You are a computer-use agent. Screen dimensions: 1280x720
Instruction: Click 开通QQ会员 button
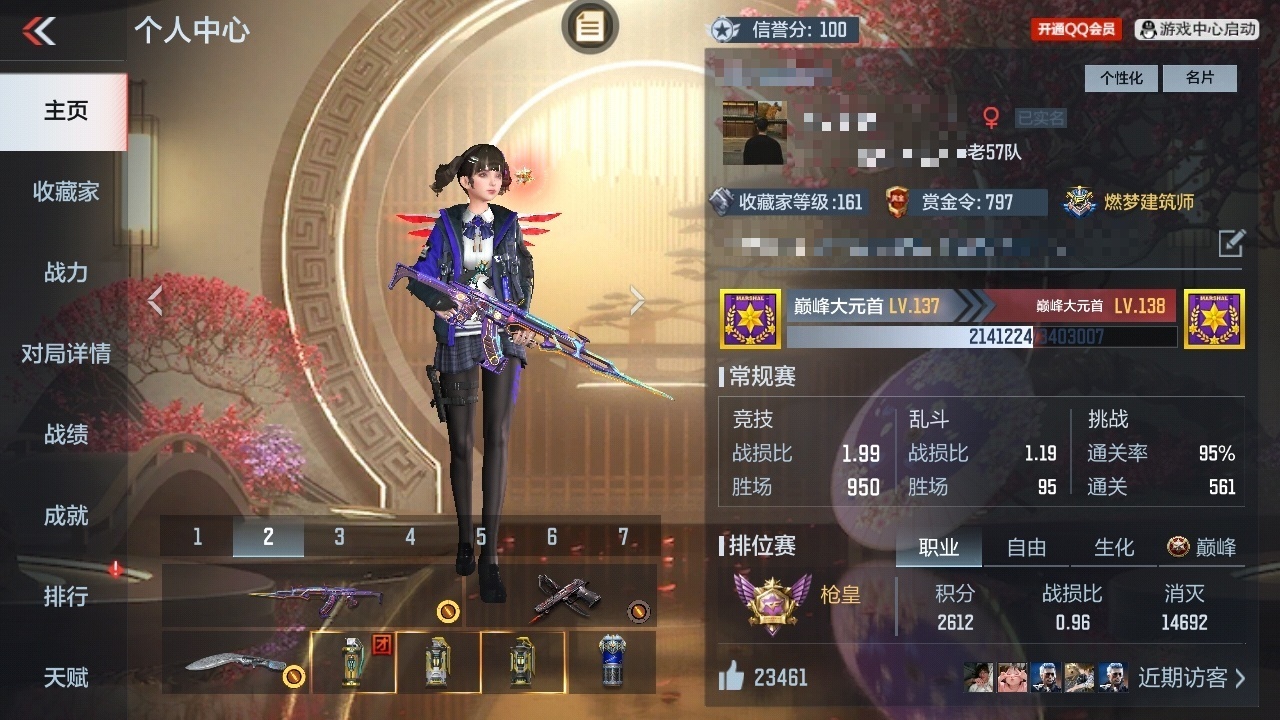1076,30
